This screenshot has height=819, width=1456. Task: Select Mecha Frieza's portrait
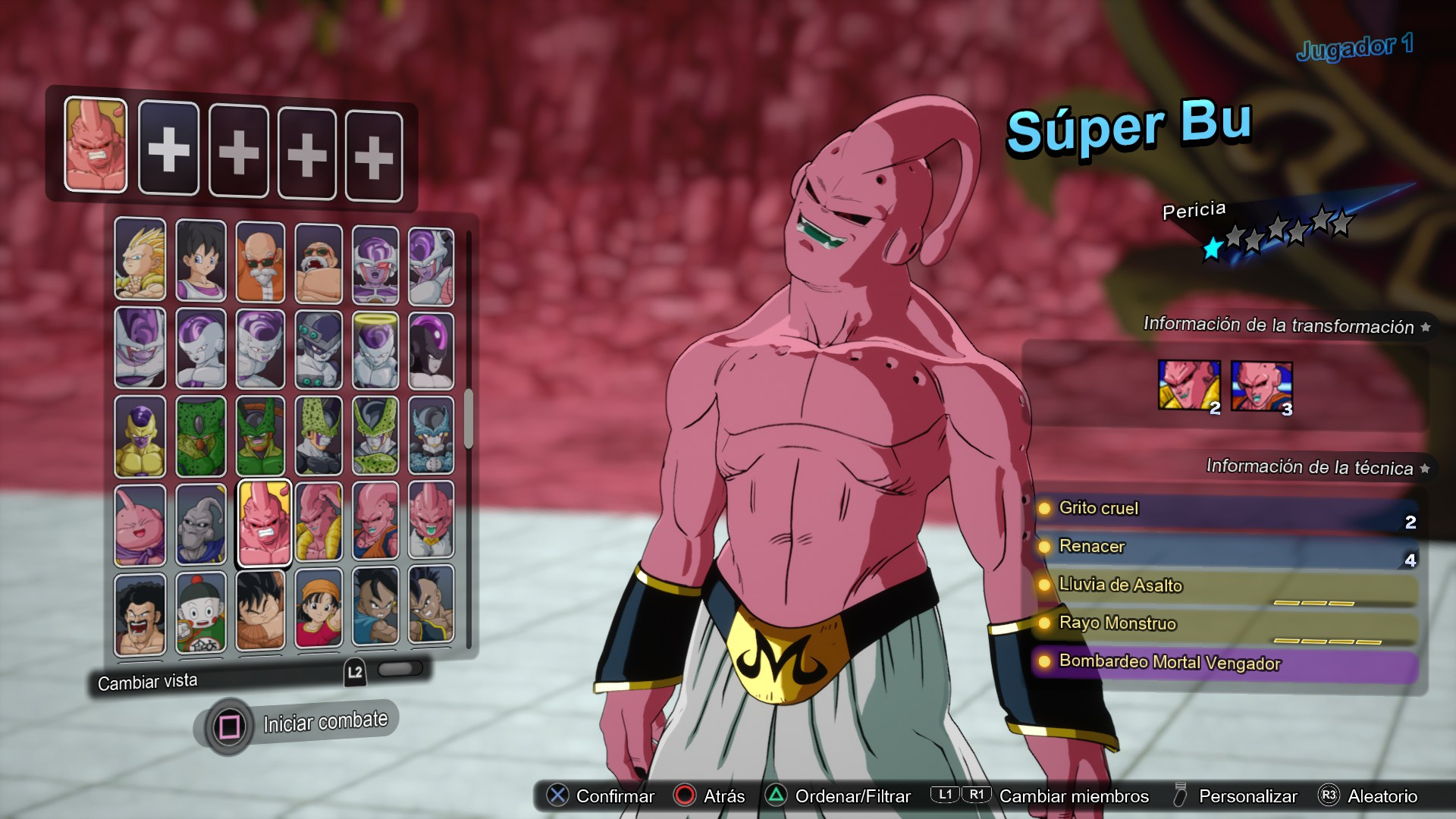point(319,349)
